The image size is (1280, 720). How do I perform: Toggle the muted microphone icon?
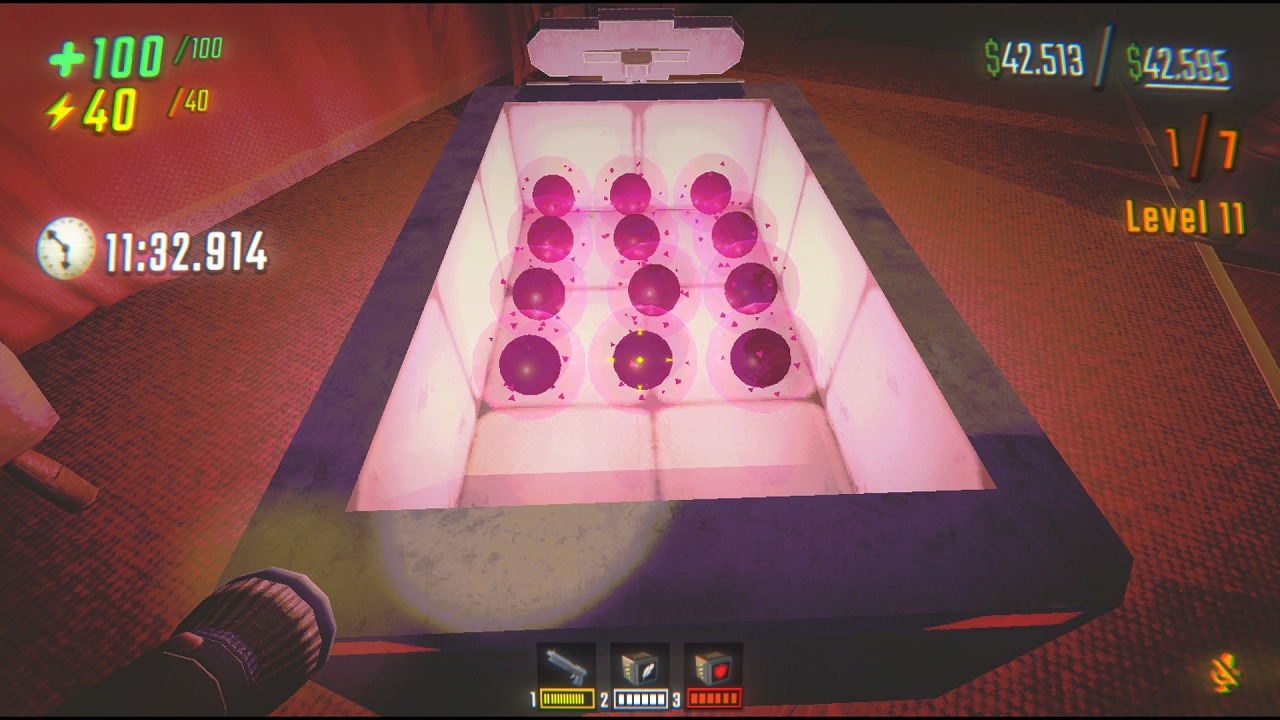[1225, 673]
